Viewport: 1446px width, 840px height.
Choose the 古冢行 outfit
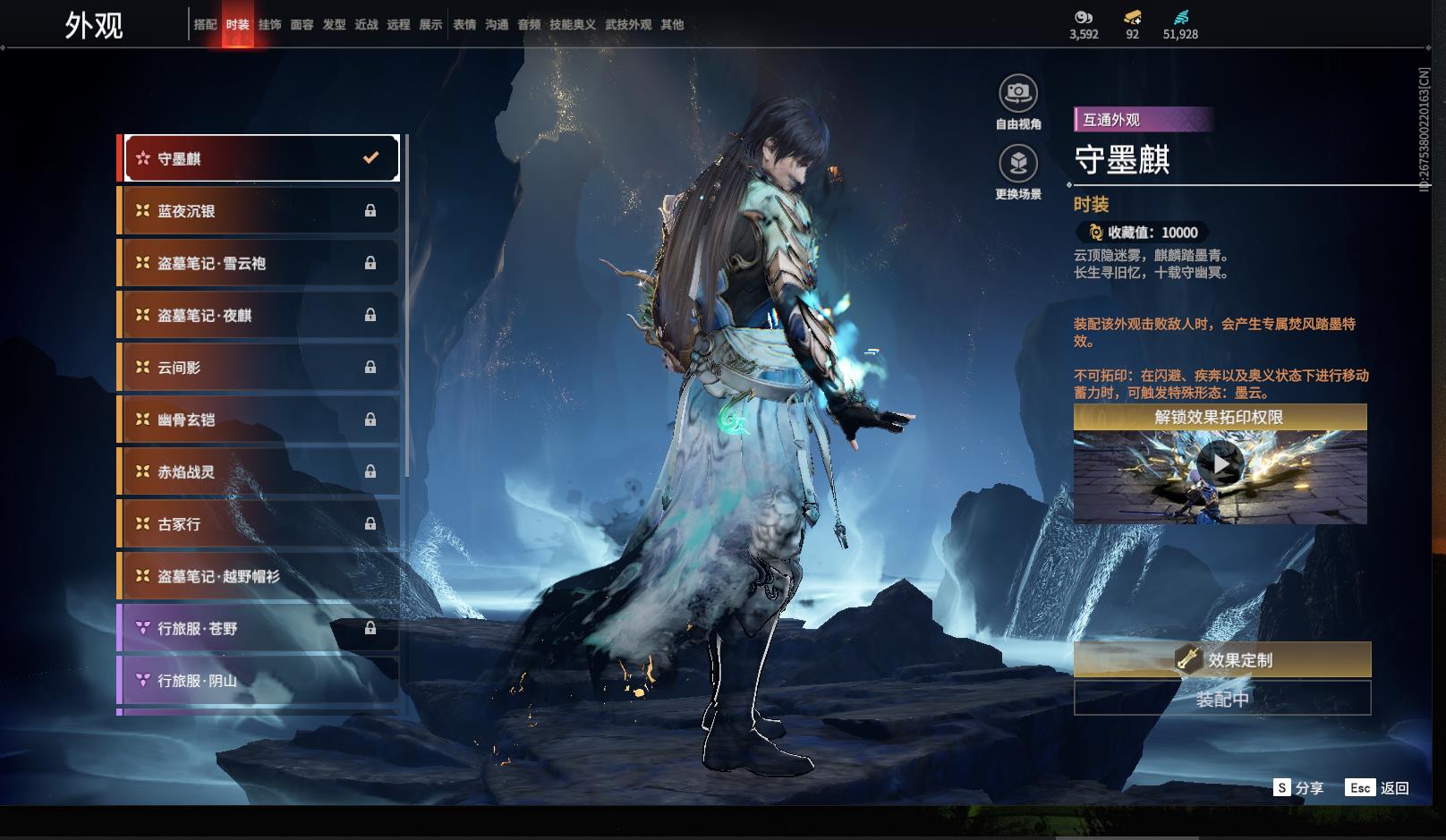pyautogui.click(x=260, y=524)
